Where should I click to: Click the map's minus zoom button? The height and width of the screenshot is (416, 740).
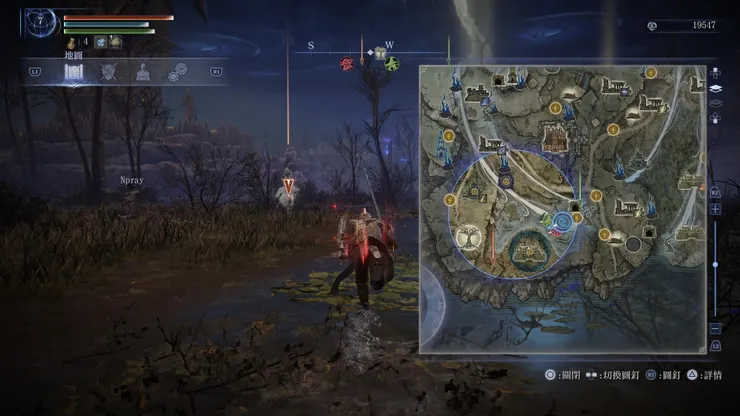coord(715,328)
